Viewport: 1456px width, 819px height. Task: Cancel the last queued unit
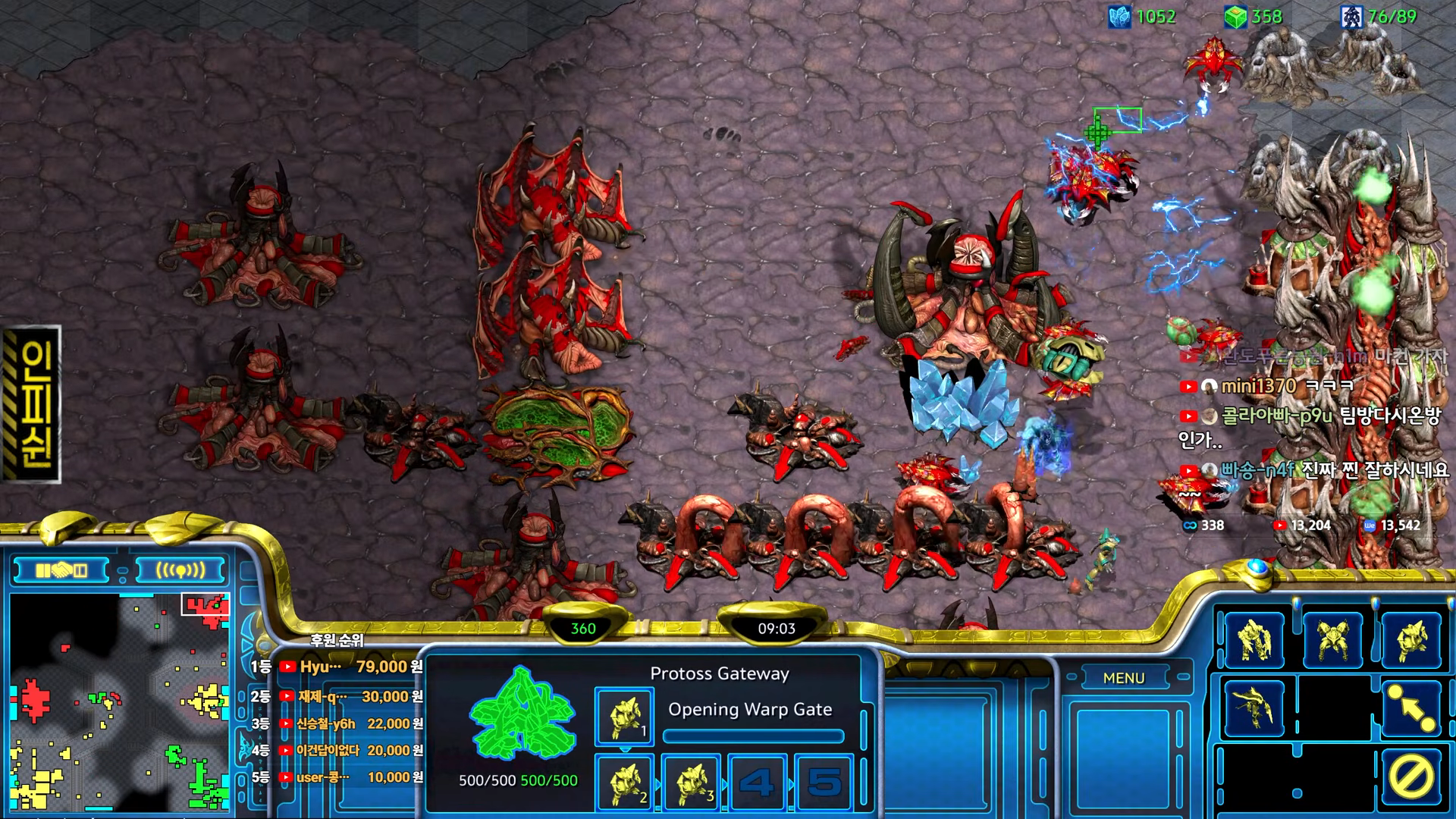coord(1411,777)
